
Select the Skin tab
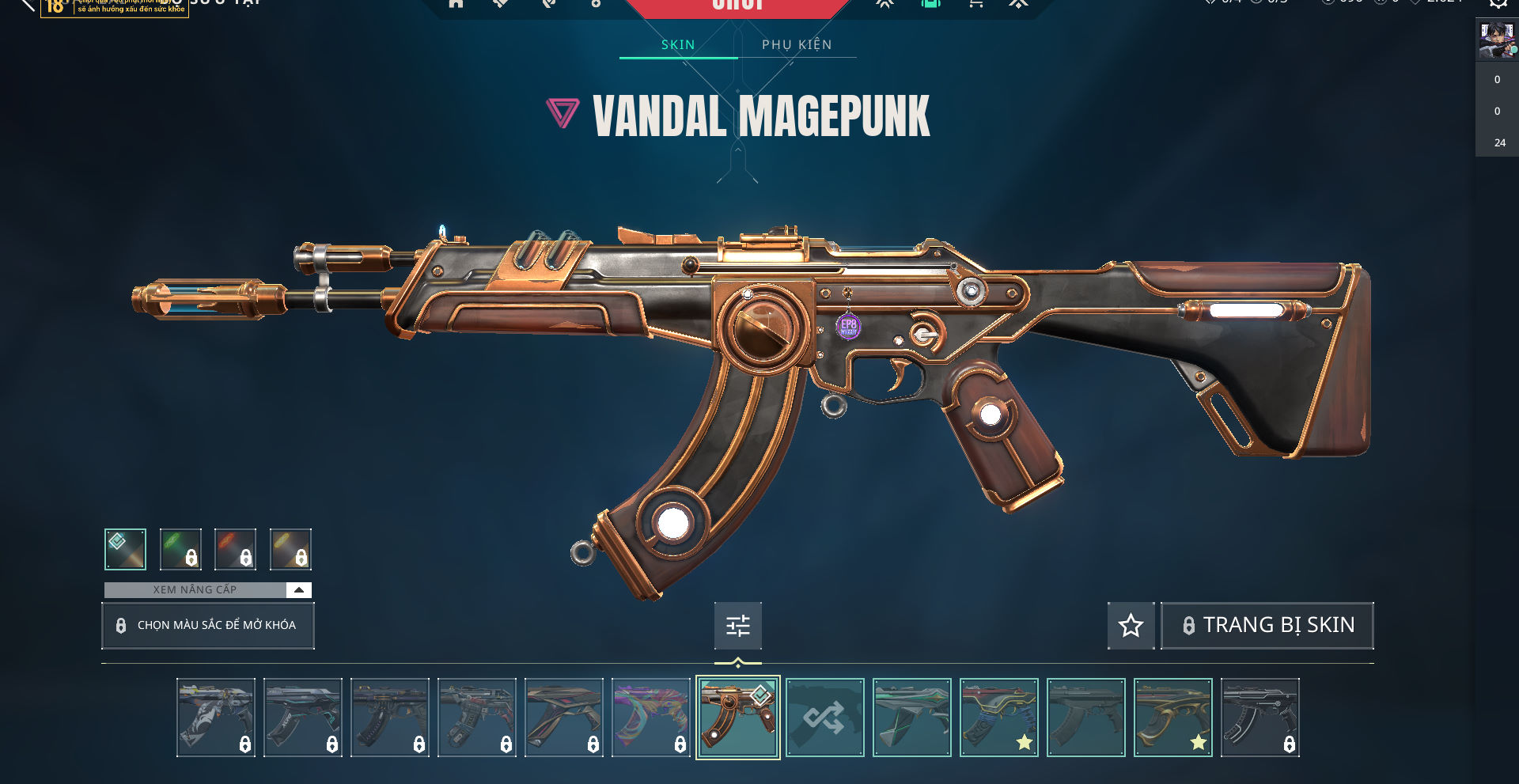678,44
